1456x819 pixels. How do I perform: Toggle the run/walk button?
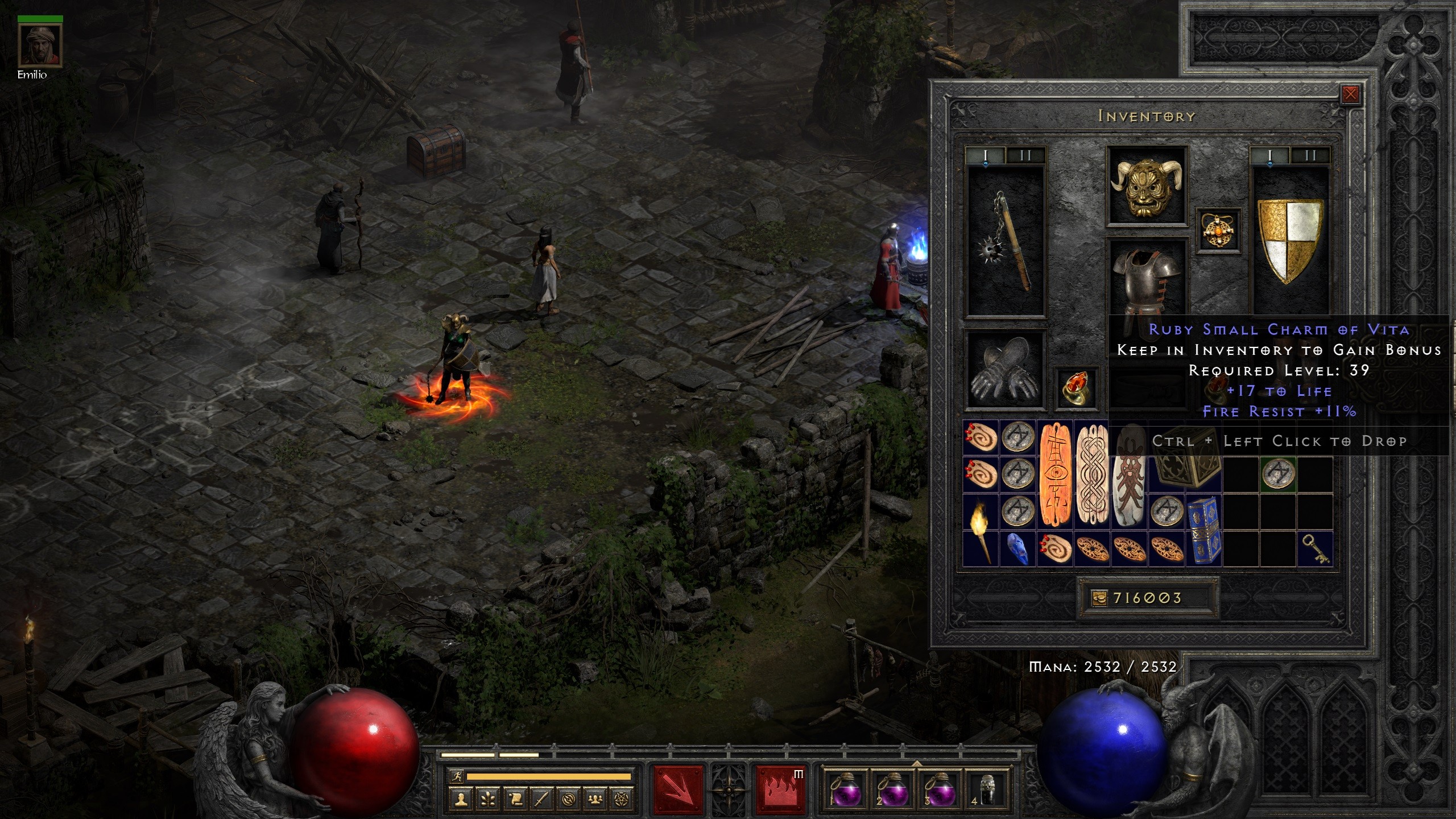[x=456, y=776]
